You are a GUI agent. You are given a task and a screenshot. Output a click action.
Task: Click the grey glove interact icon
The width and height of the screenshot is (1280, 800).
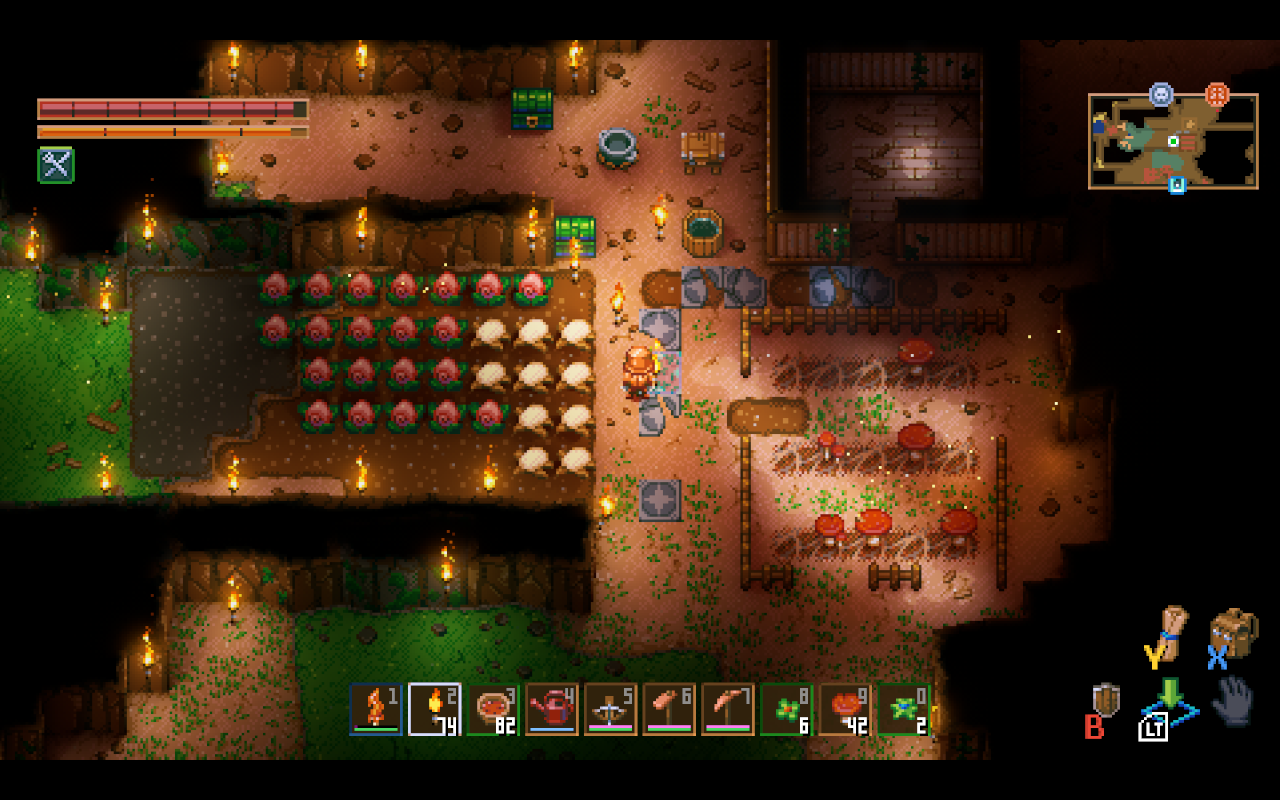(x=1232, y=699)
